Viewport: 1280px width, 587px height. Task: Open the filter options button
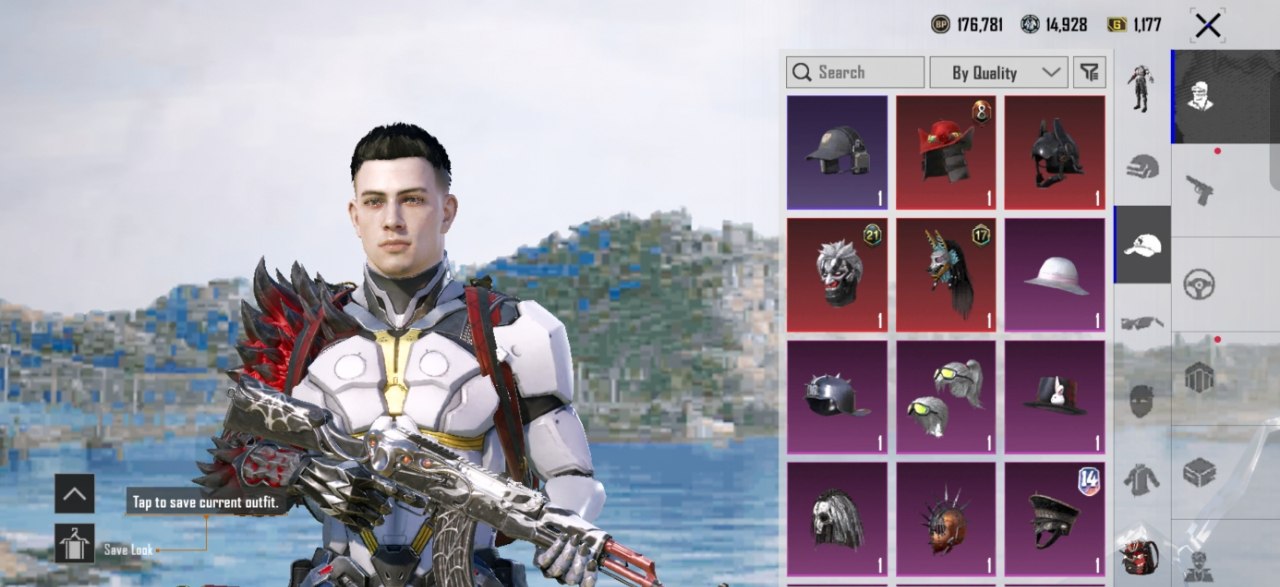pos(1089,72)
